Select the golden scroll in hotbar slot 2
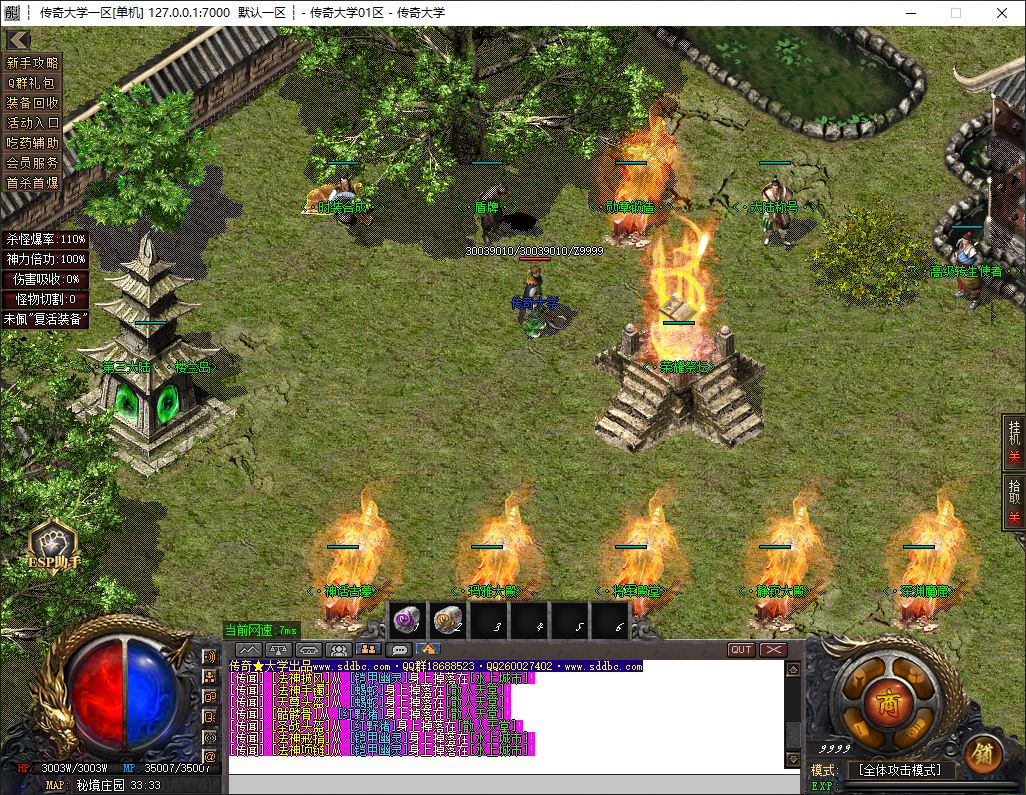Viewport: 1026px width, 795px height. (449, 622)
